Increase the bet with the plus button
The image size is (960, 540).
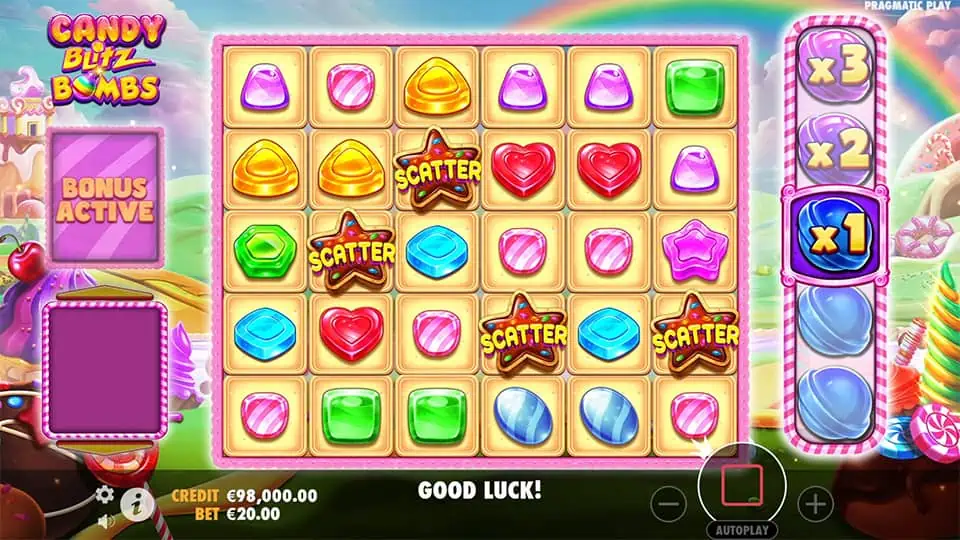click(816, 504)
